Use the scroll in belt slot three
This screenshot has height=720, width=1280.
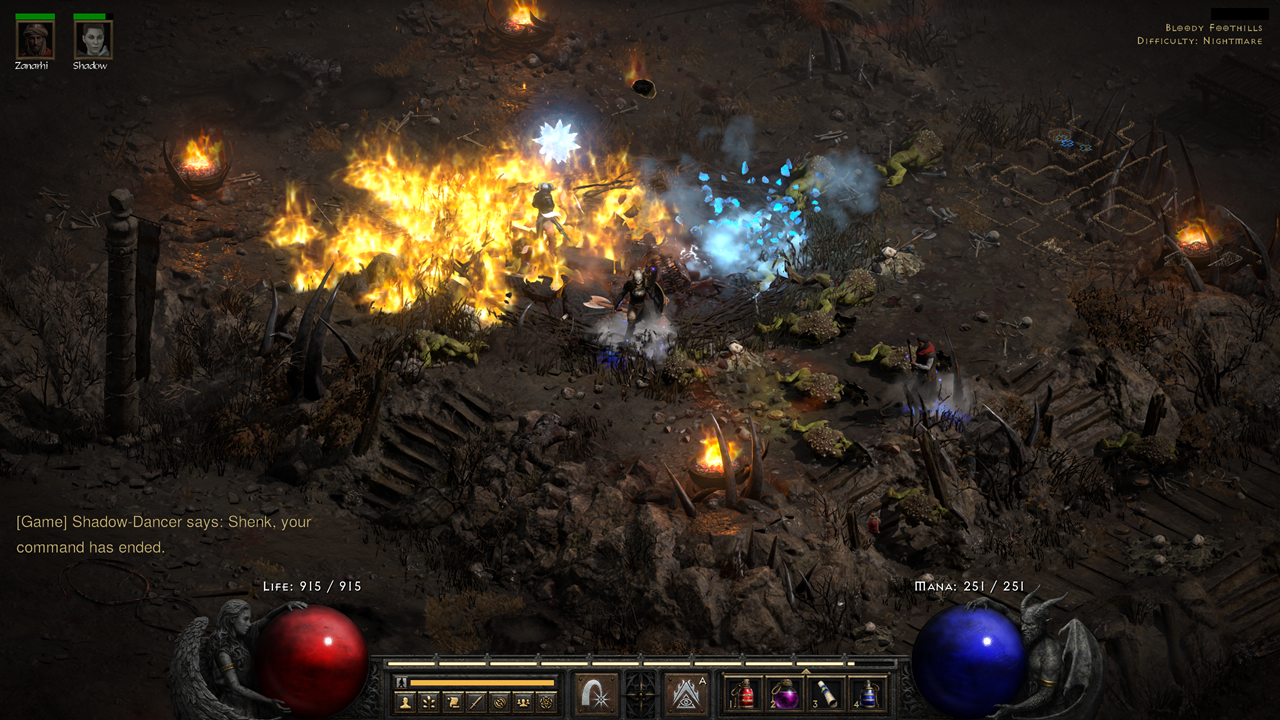coord(826,694)
